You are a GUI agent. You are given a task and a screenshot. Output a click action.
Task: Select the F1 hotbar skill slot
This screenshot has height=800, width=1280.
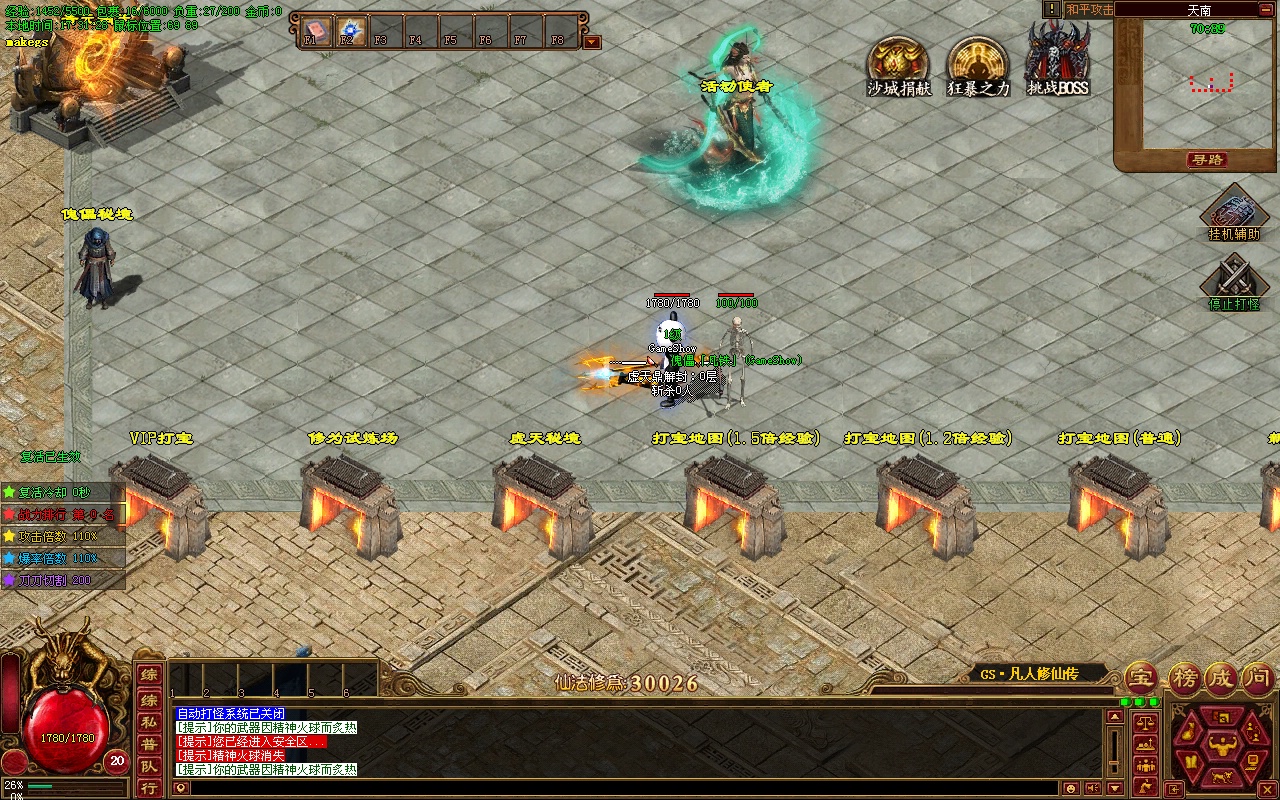pyautogui.click(x=316, y=32)
